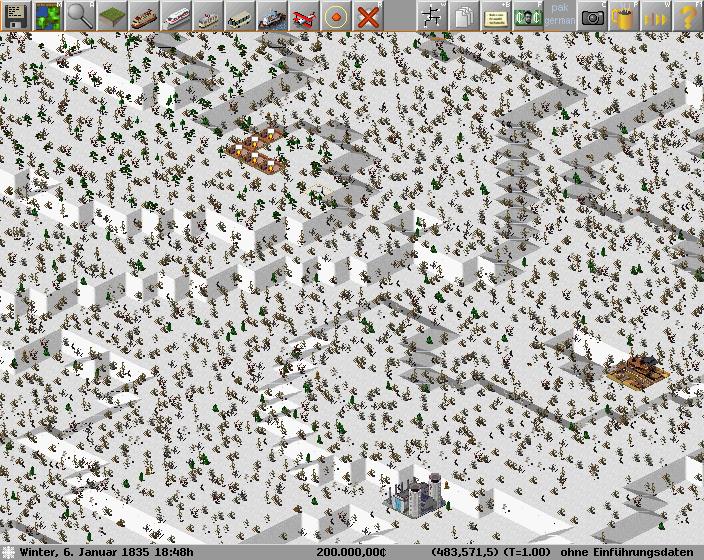The width and height of the screenshot is (704, 560).
Task: Select the red X remove tool
Action: (367, 15)
